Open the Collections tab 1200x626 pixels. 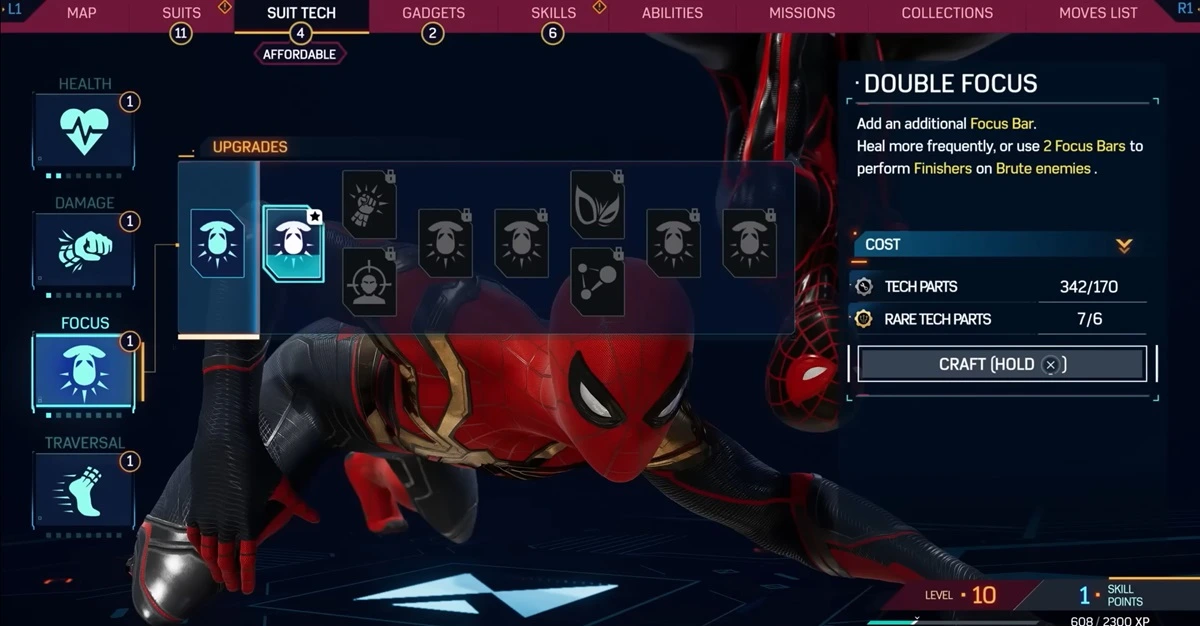pos(947,13)
